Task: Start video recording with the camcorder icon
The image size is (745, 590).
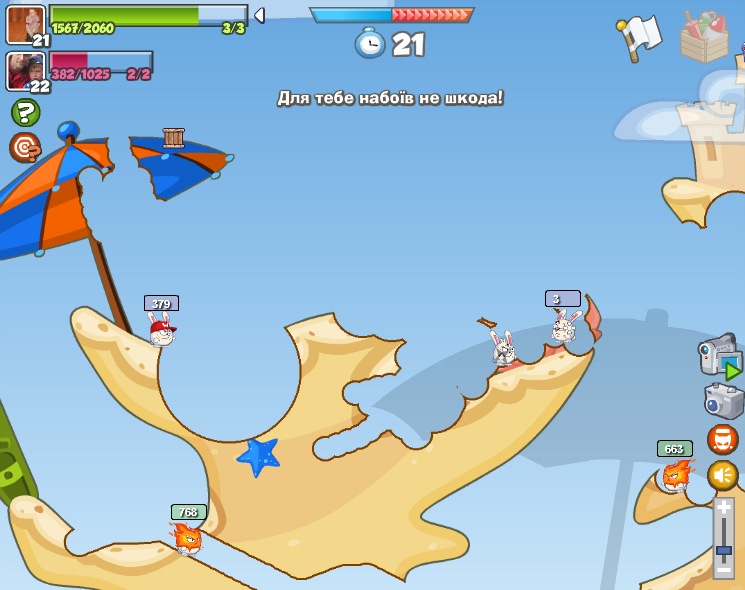Action: (718, 356)
